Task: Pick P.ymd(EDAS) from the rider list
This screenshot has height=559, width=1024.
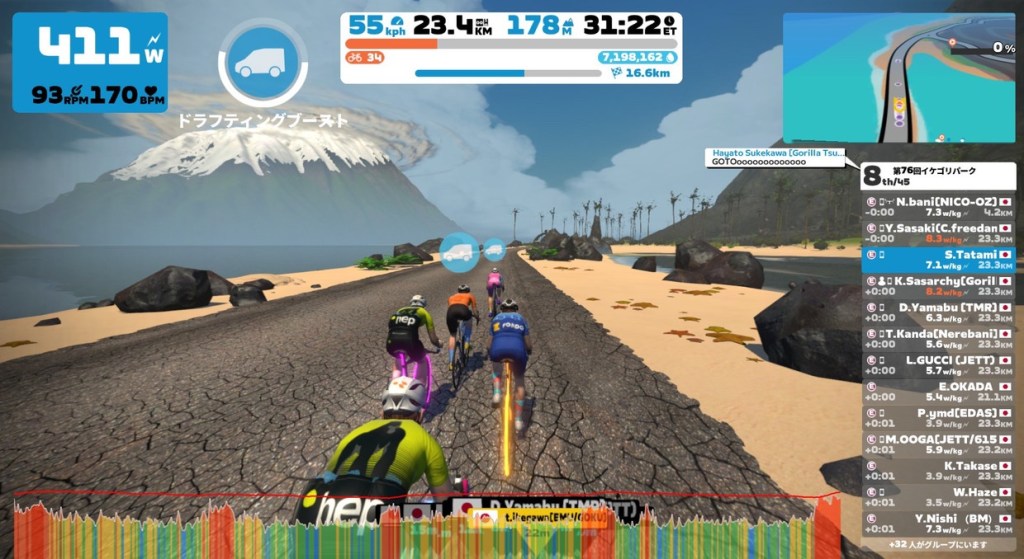Action: point(938,417)
